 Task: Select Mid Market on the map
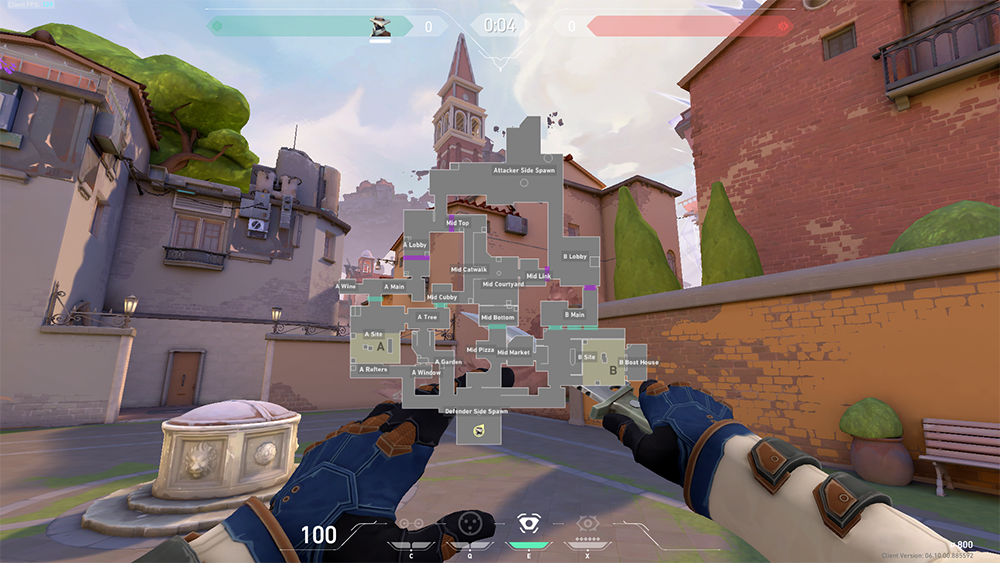point(513,352)
